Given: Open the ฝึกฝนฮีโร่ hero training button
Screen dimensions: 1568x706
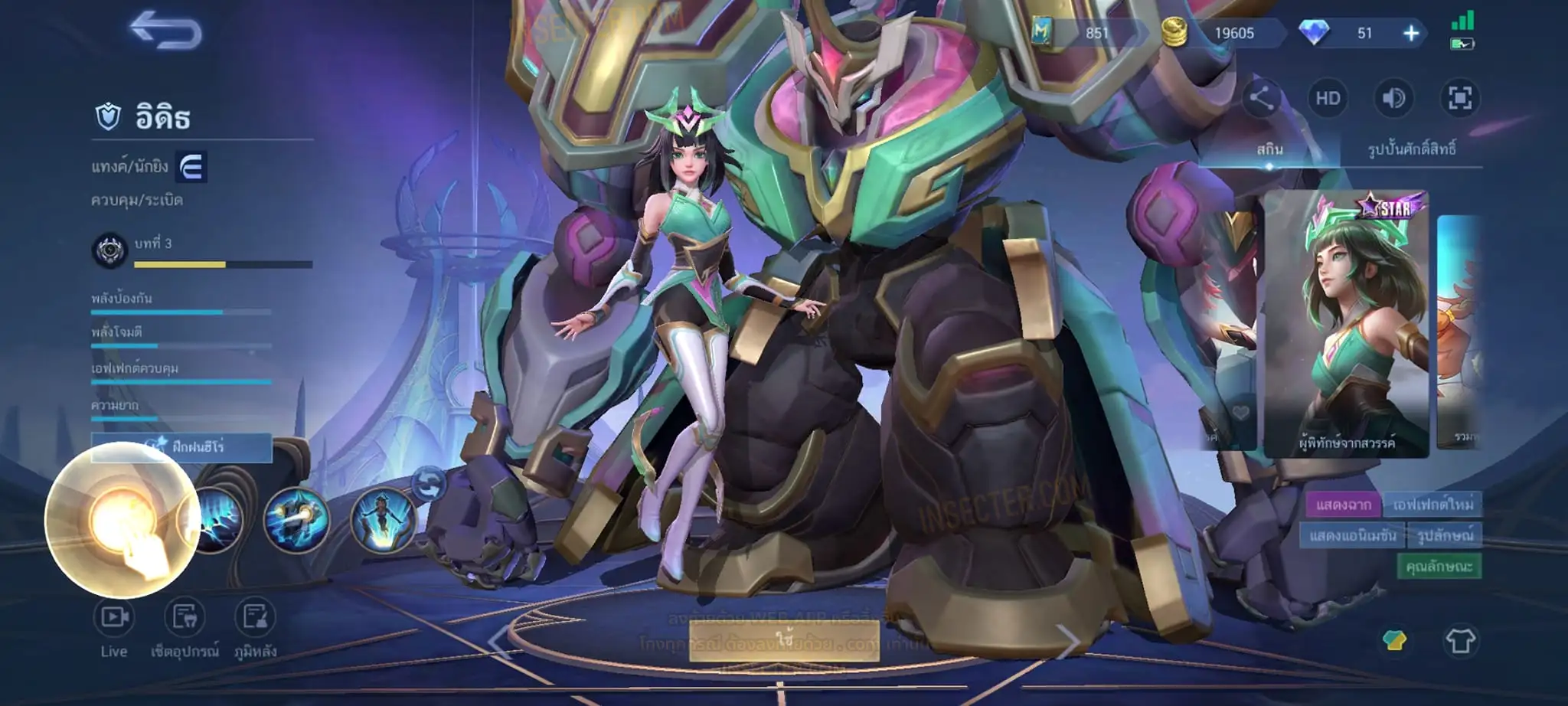Looking at the screenshot, I should 182,447.
